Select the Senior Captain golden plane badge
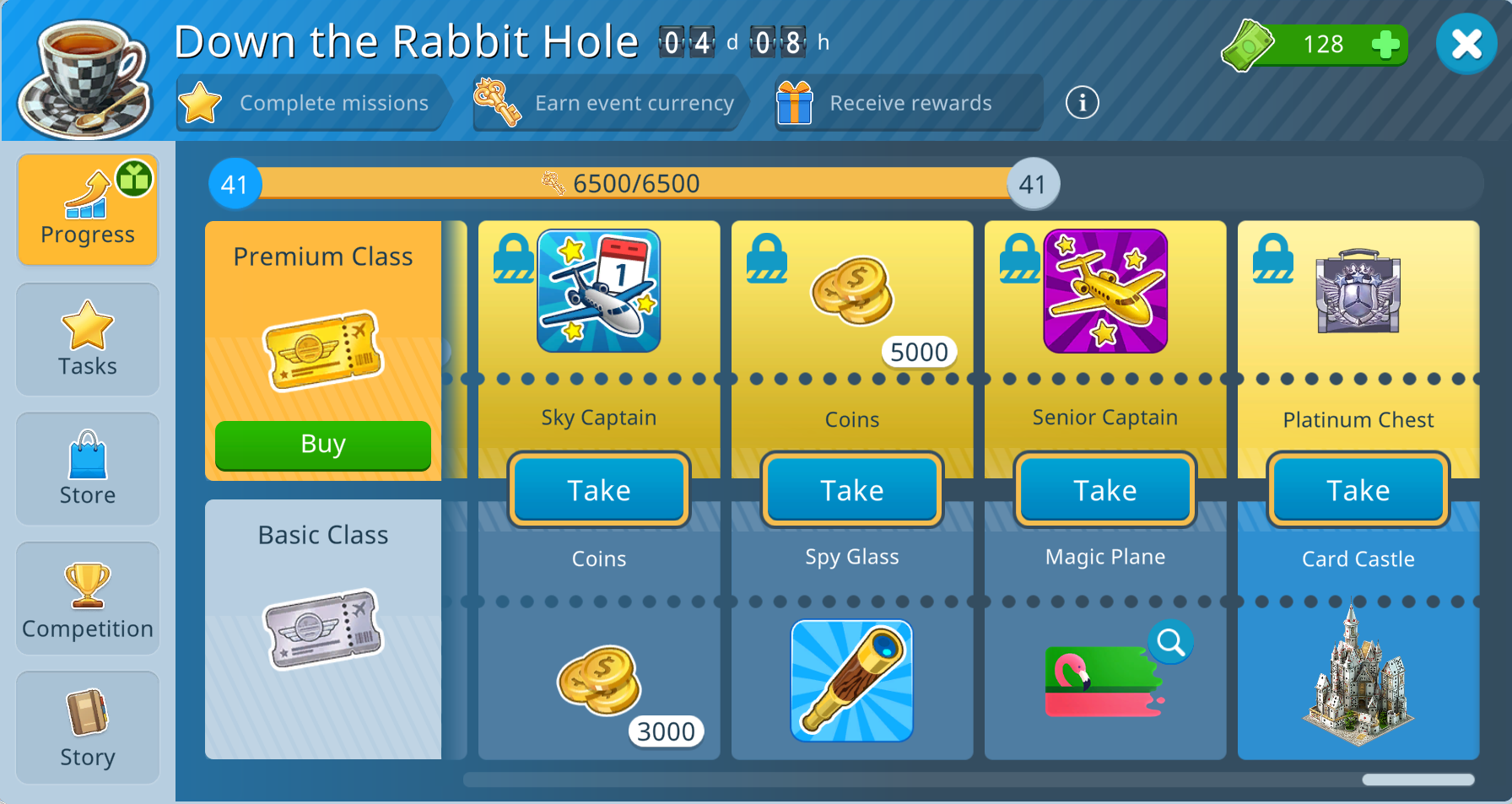1512x804 pixels. click(x=1105, y=291)
